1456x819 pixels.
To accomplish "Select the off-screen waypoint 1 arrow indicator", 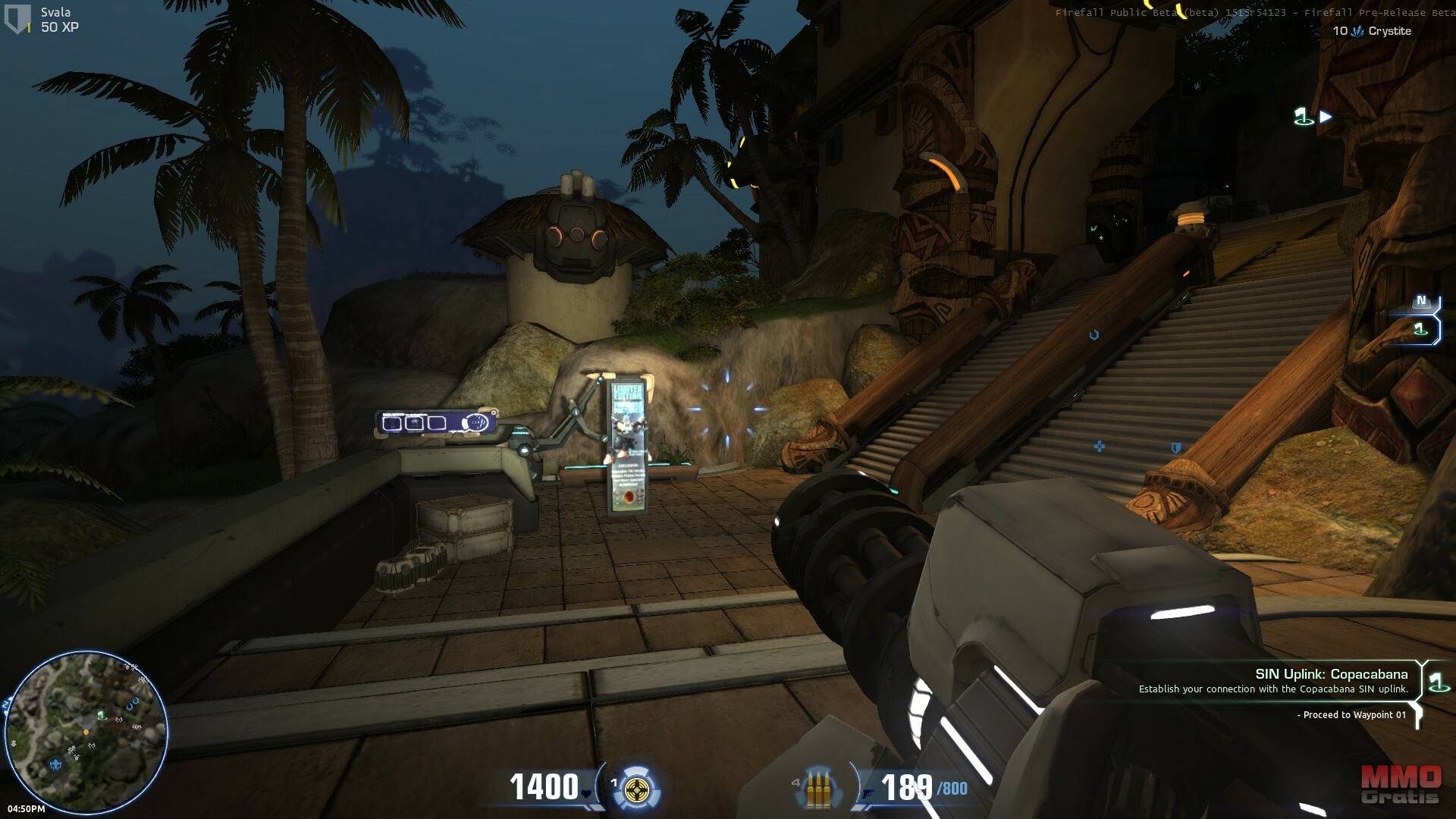I will 1313,117.
